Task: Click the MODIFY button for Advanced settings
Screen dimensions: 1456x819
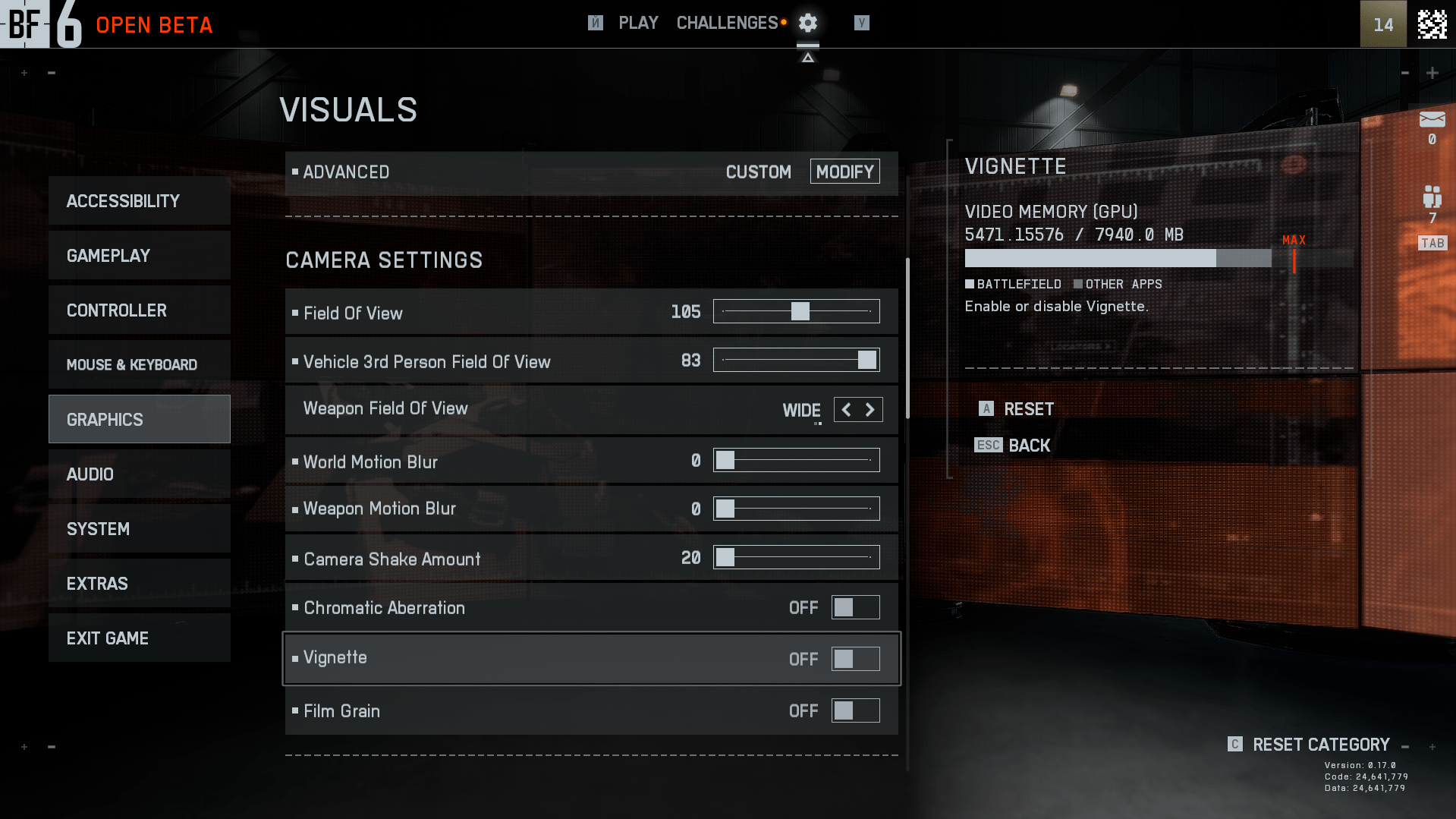Action: 844,172
